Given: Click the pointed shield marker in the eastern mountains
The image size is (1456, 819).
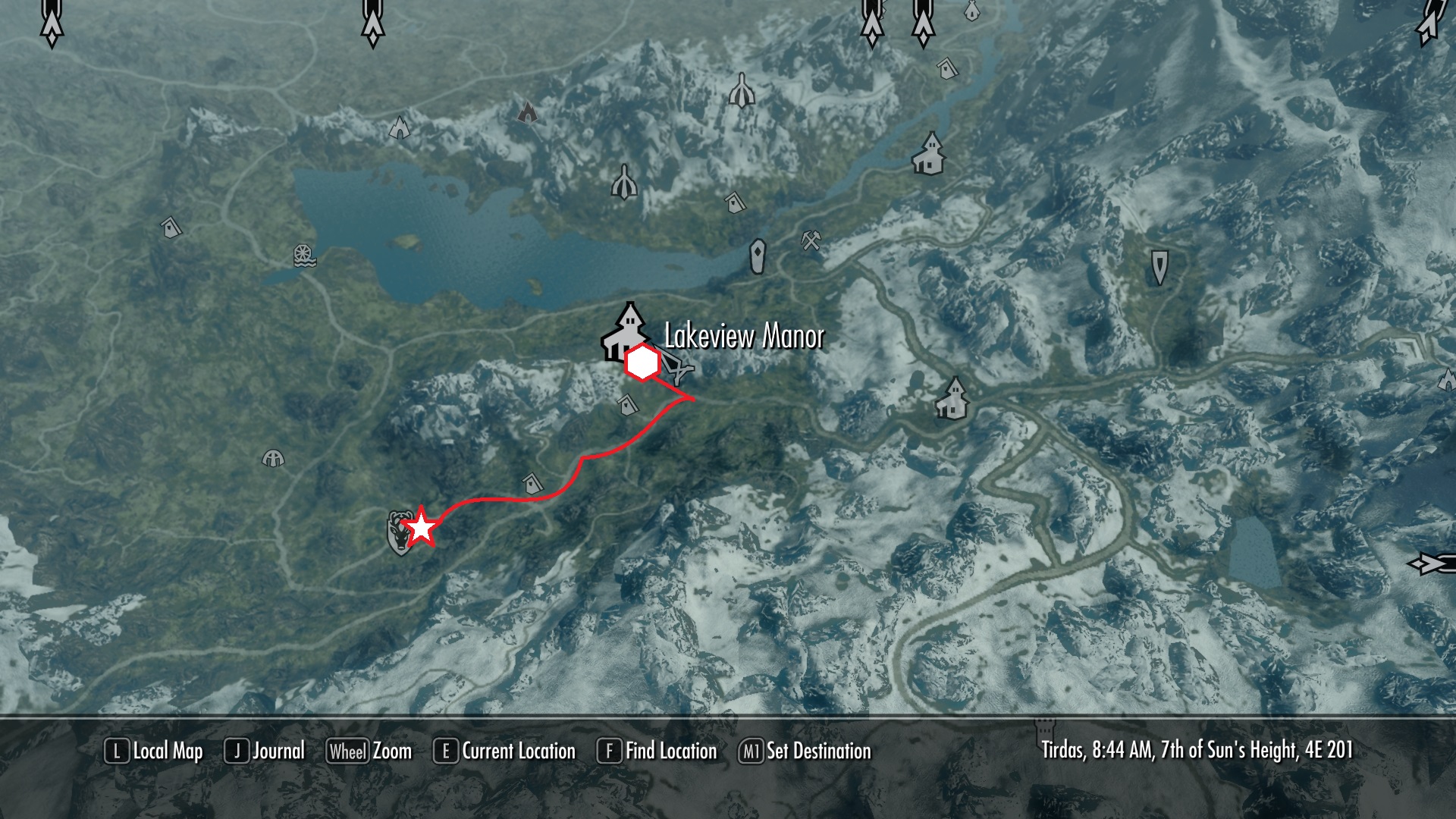Looking at the screenshot, I should (1159, 267).
